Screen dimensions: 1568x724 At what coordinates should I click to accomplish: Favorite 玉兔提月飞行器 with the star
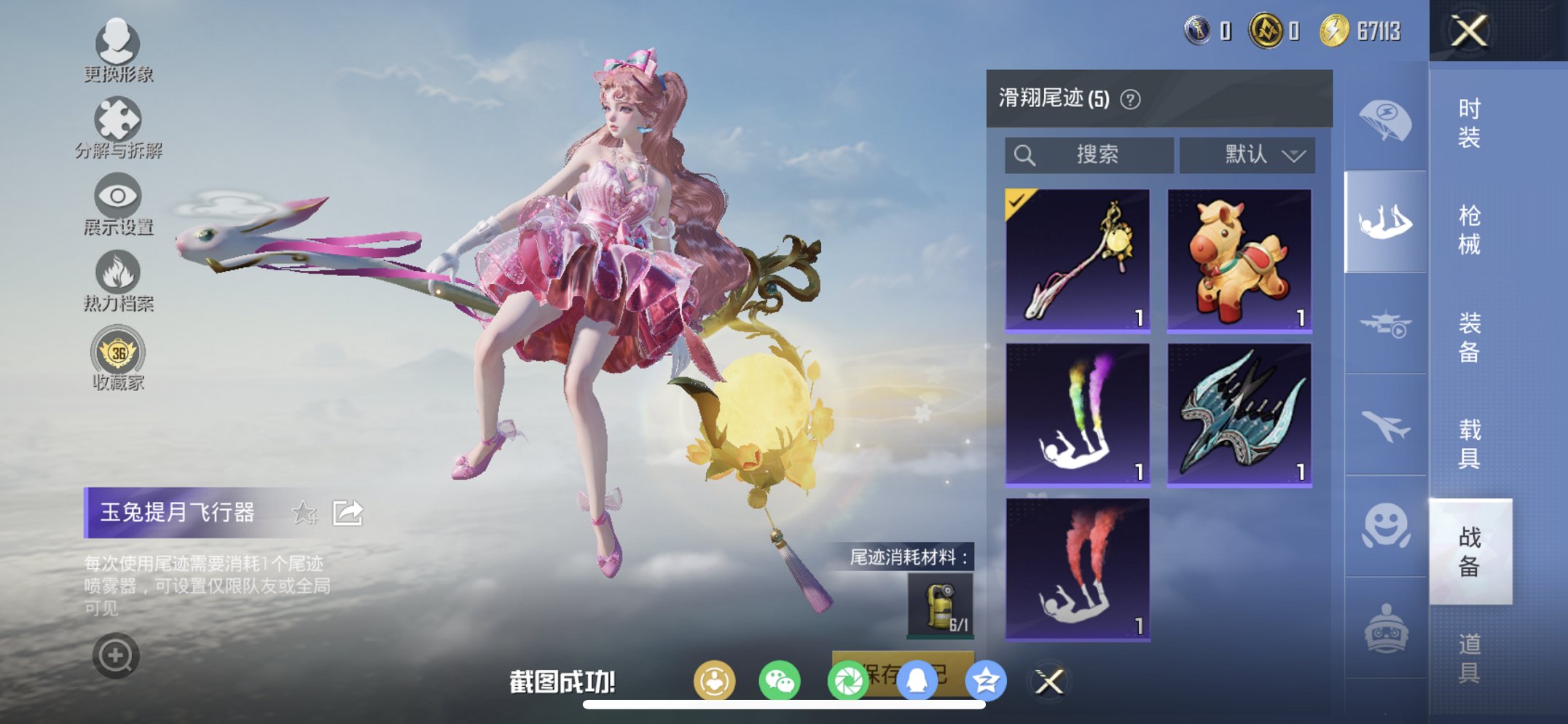304,512
